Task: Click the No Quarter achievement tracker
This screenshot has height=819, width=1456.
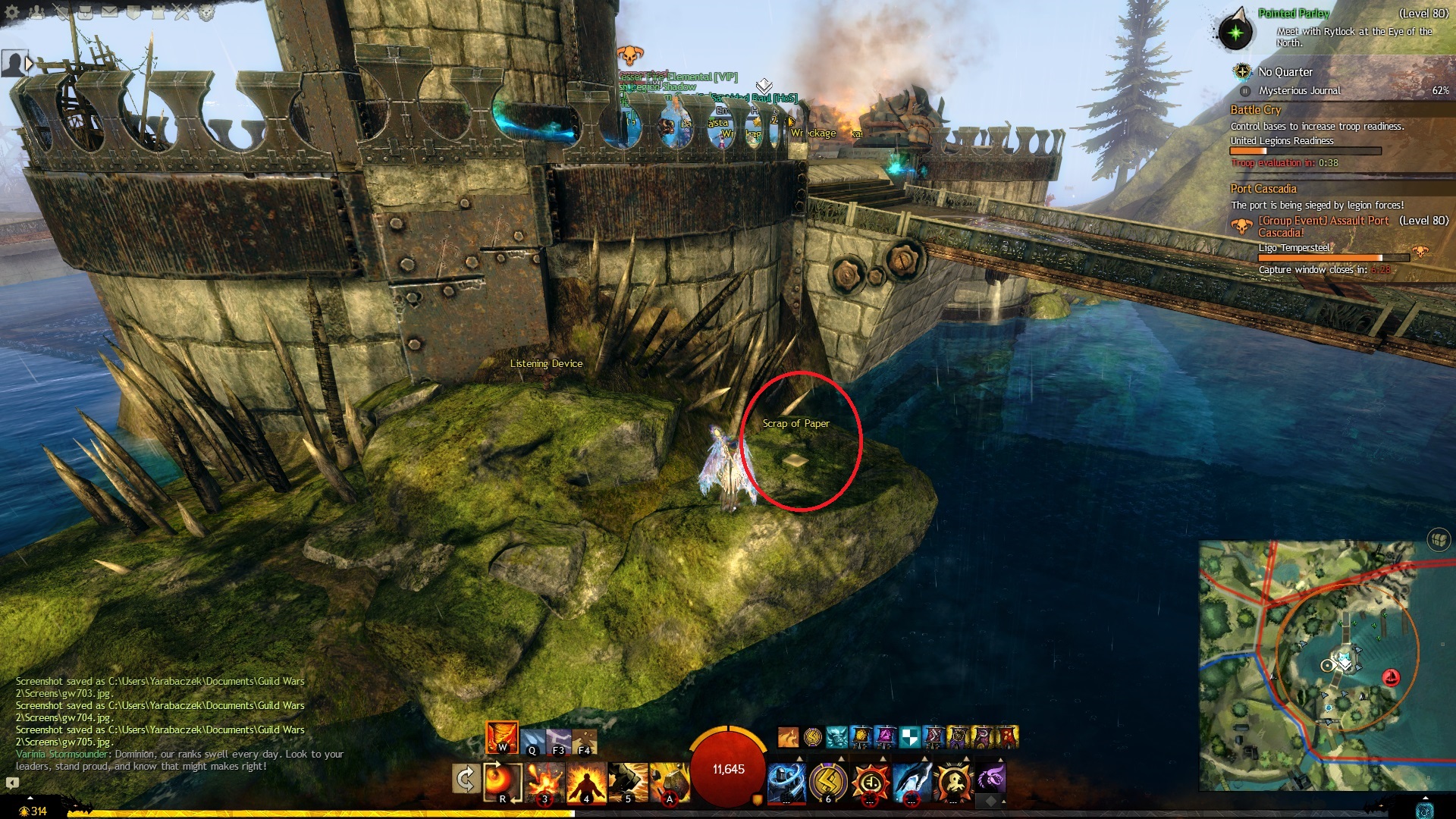Action: (x=1285, y=72)
